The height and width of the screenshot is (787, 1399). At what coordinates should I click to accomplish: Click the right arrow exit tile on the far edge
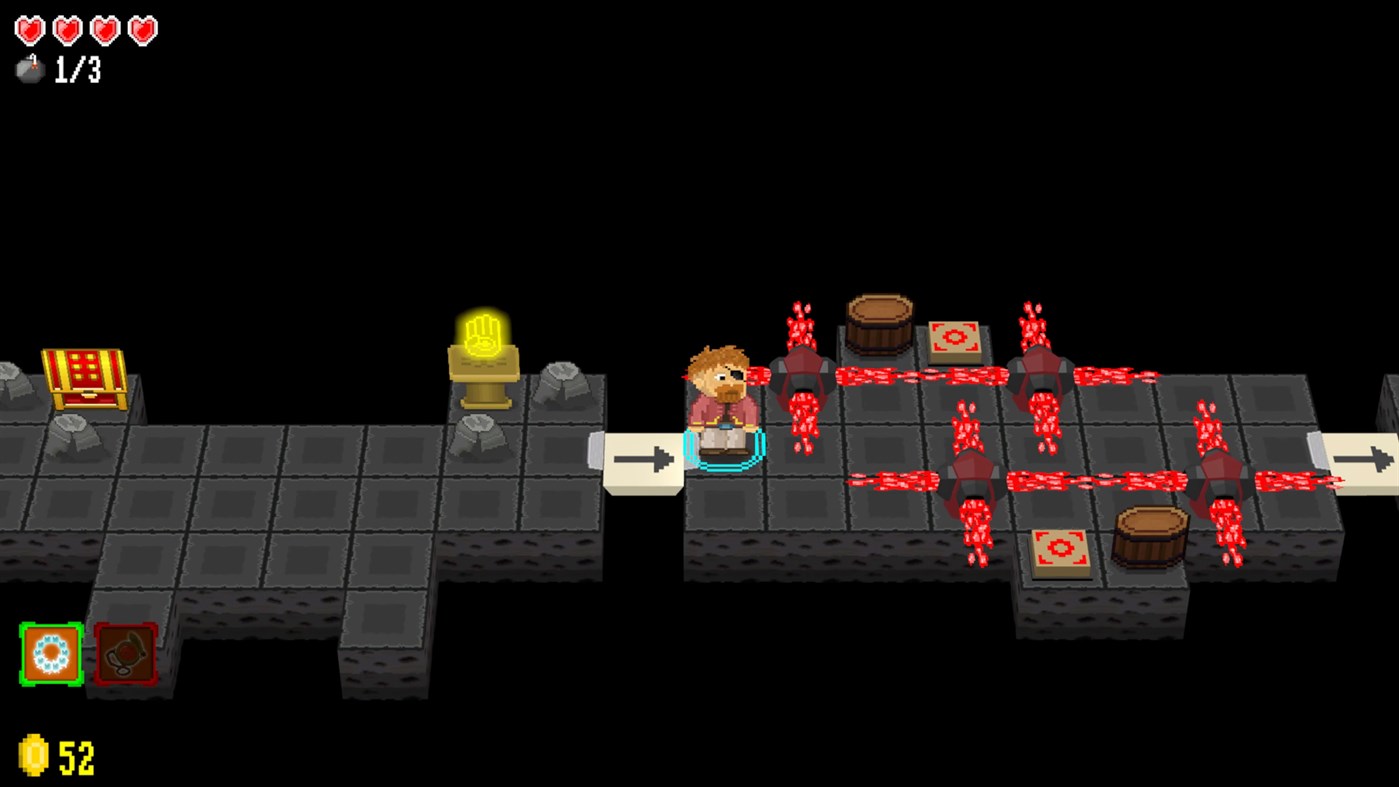(1363, 458)
